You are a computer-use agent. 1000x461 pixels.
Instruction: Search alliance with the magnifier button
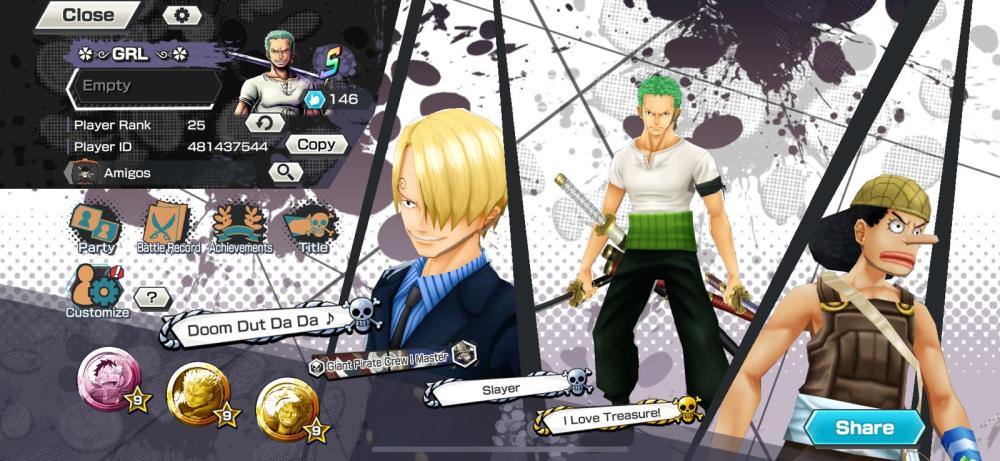(x=286, y=172)
